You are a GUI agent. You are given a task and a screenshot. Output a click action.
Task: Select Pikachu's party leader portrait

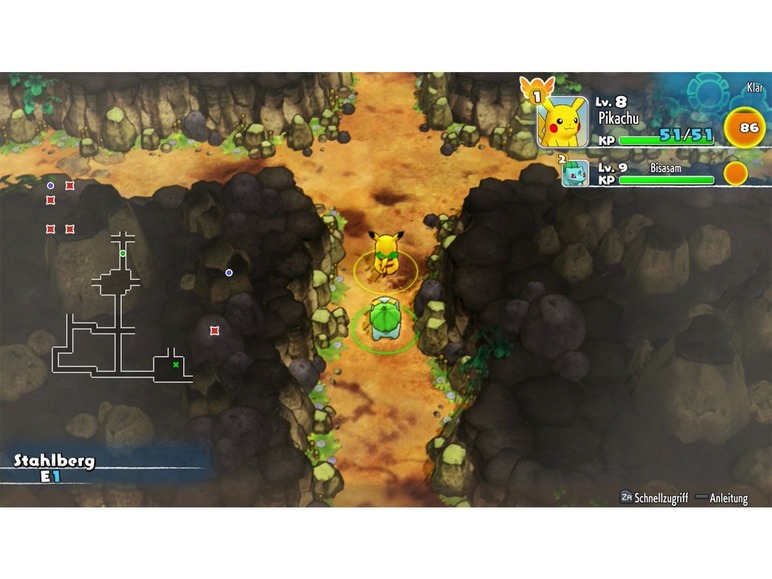562,122
